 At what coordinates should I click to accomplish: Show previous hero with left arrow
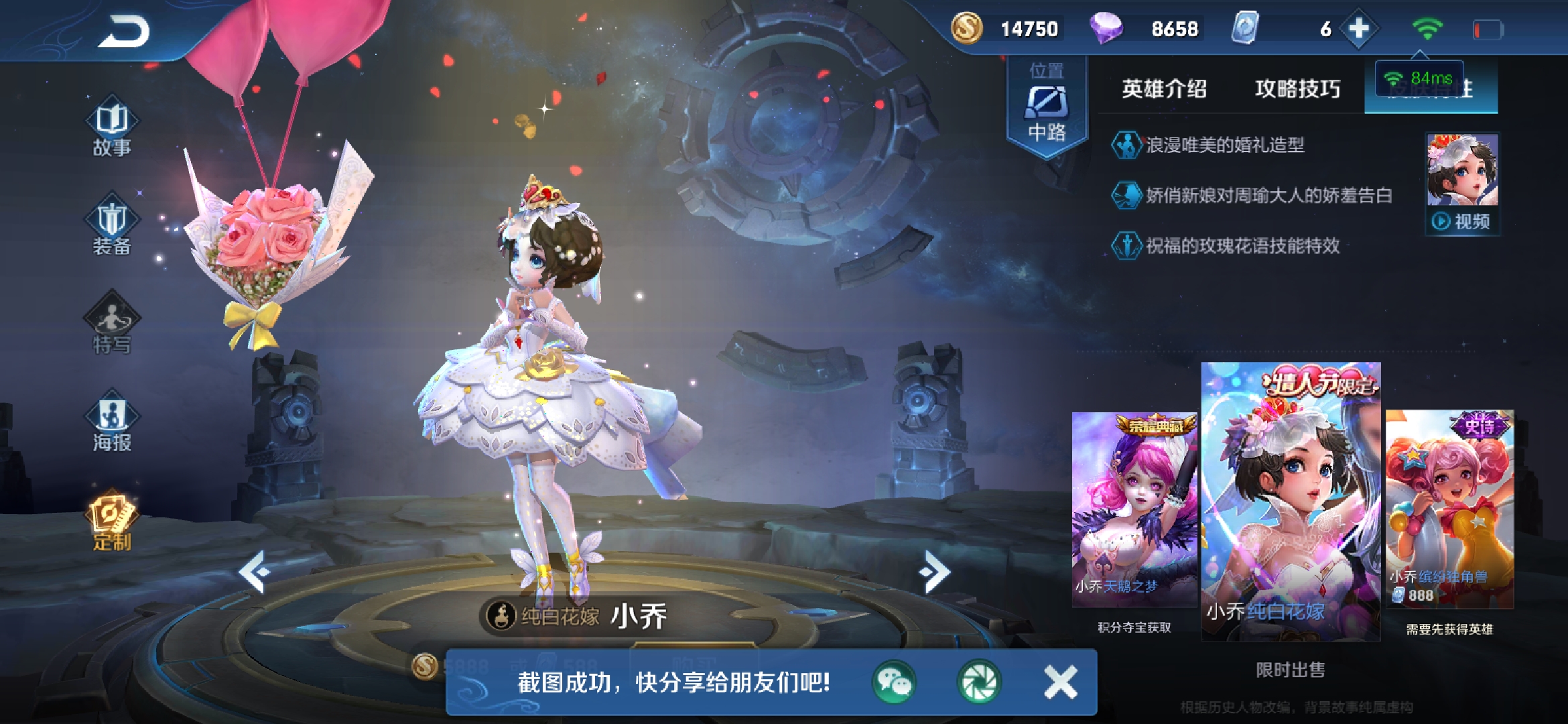click(255, 571)
